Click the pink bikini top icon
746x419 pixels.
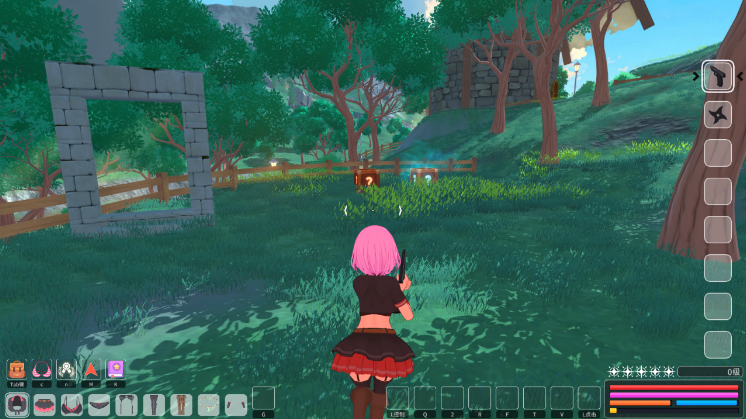pos(41,369)
